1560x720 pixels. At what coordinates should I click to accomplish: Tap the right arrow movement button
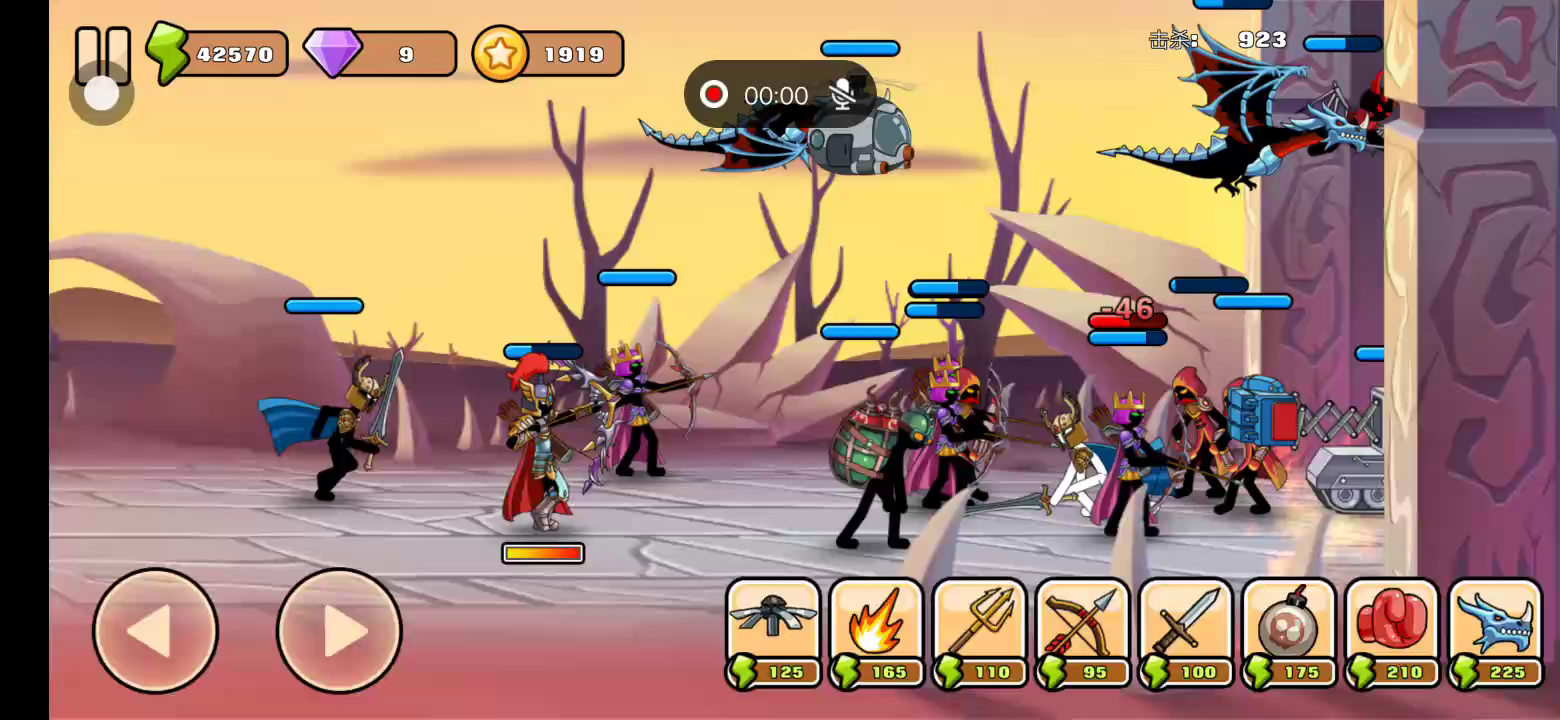tap(339, 631)
